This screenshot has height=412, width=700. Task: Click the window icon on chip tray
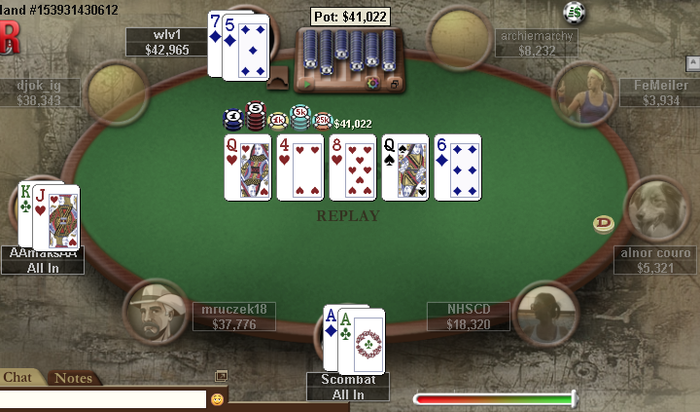click(x=394, y=85)
